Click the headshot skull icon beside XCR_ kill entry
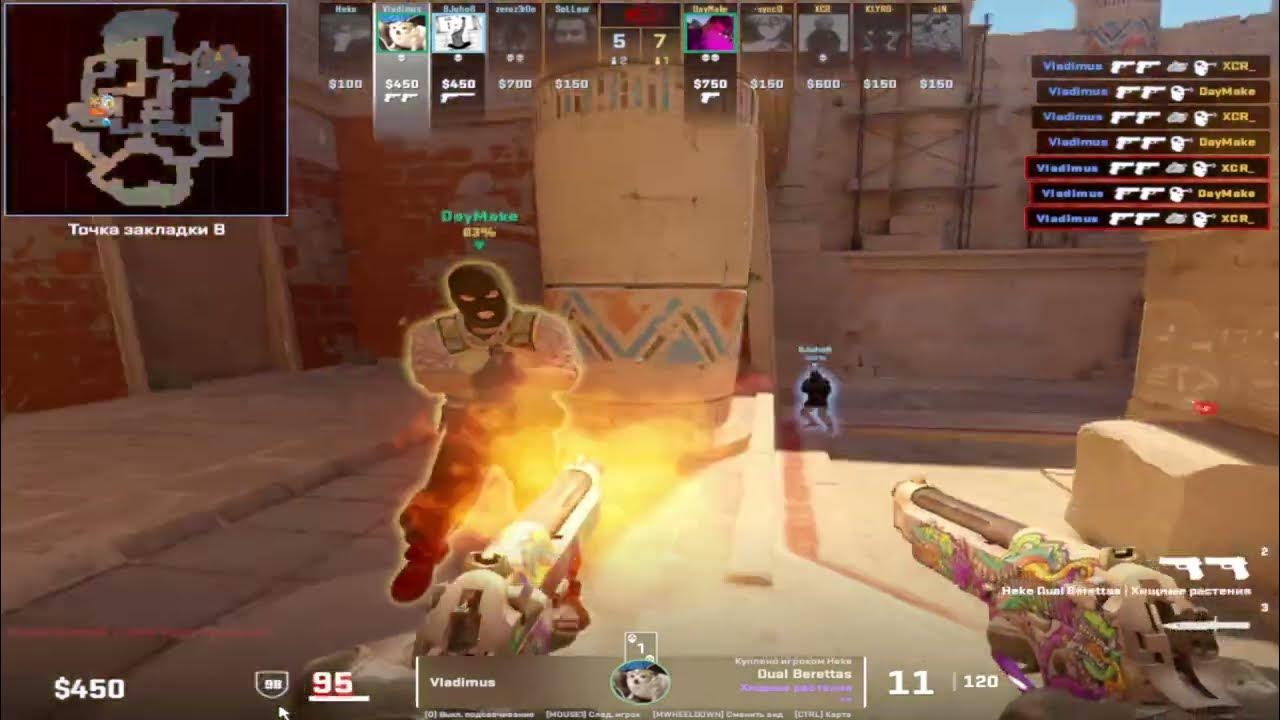The height and width of the screenshot is (720, 1280). [1201, 67]
